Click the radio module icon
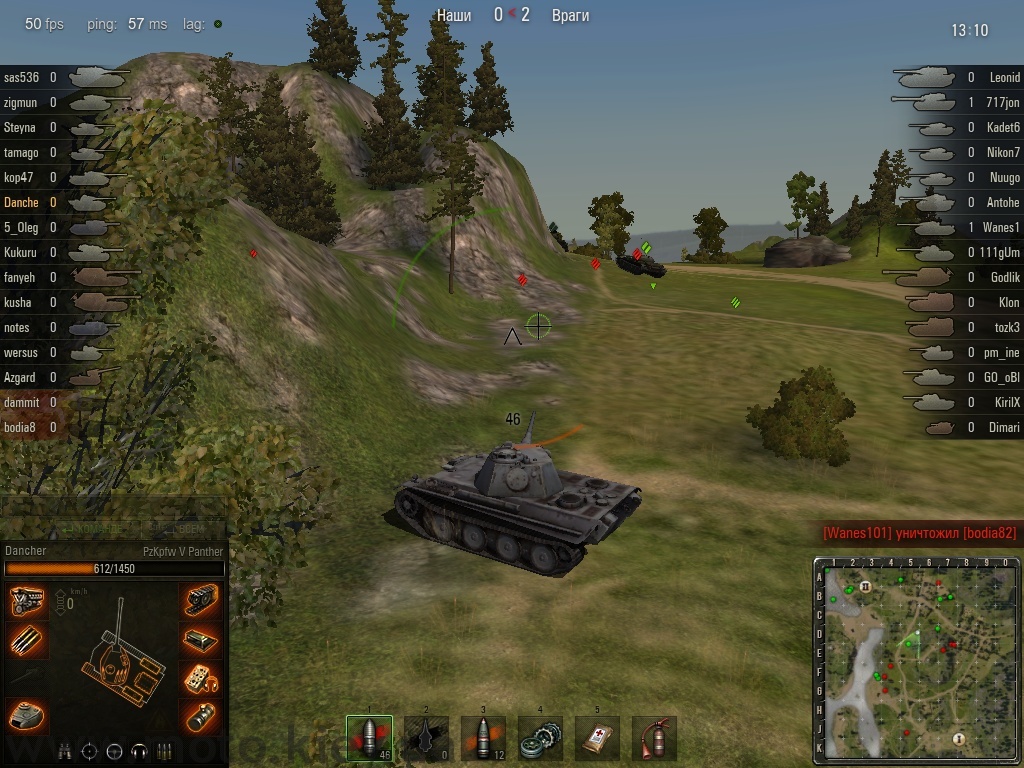 click(x=202, y=677)
